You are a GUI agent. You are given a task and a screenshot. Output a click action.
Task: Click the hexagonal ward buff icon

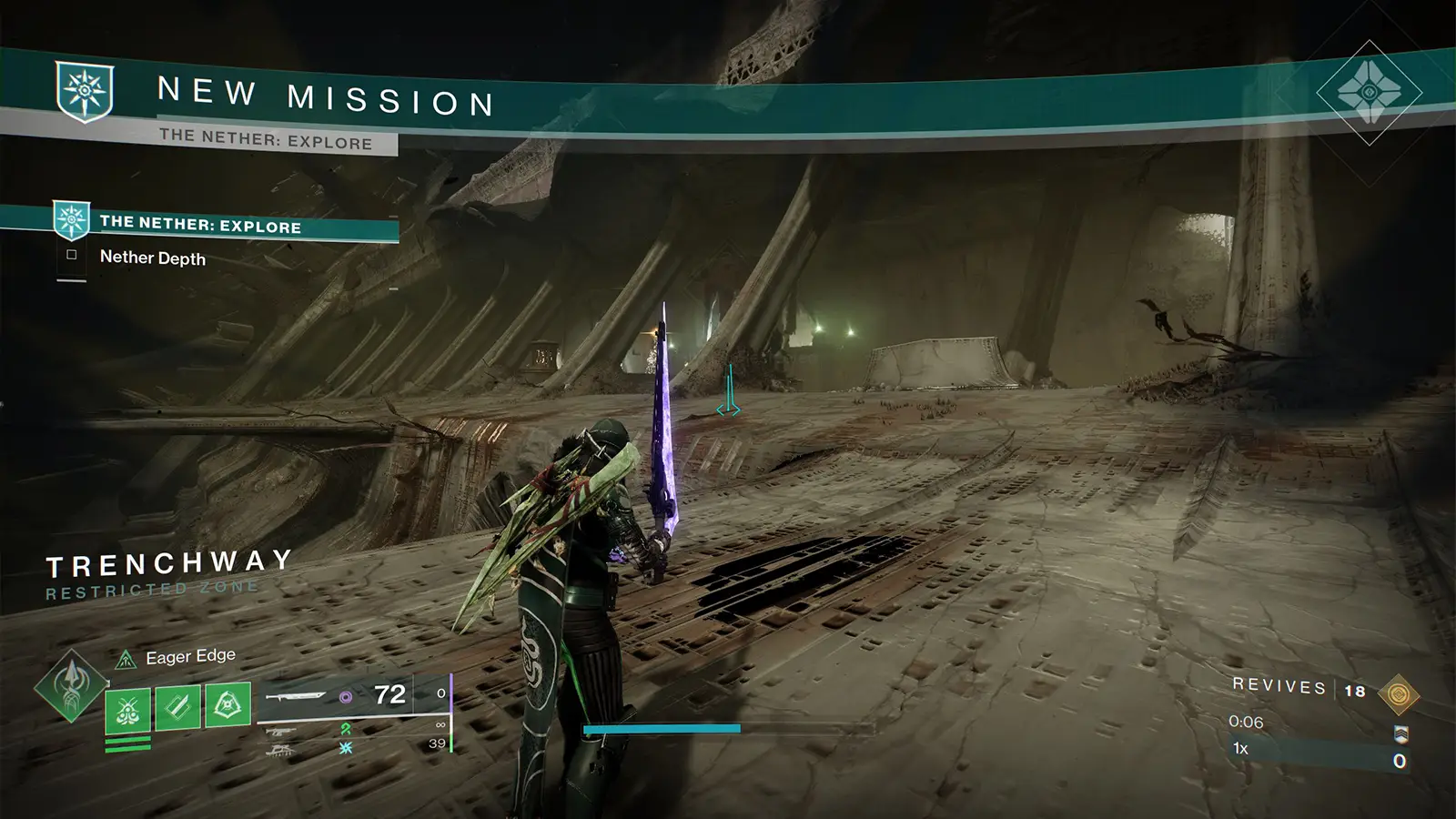(227, 703)
